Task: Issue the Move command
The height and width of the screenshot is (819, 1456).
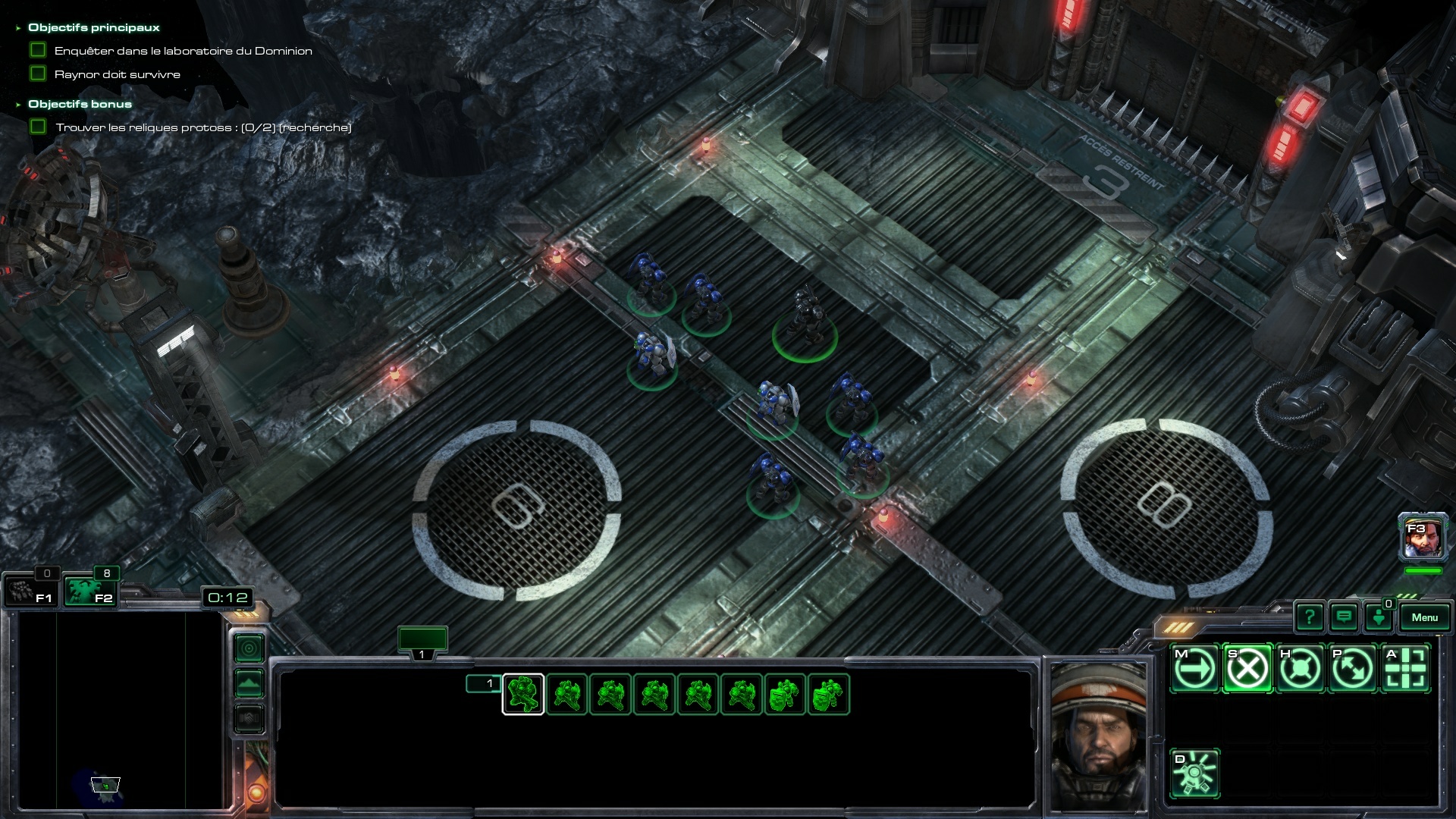Action: click(x=1195, y=669)
